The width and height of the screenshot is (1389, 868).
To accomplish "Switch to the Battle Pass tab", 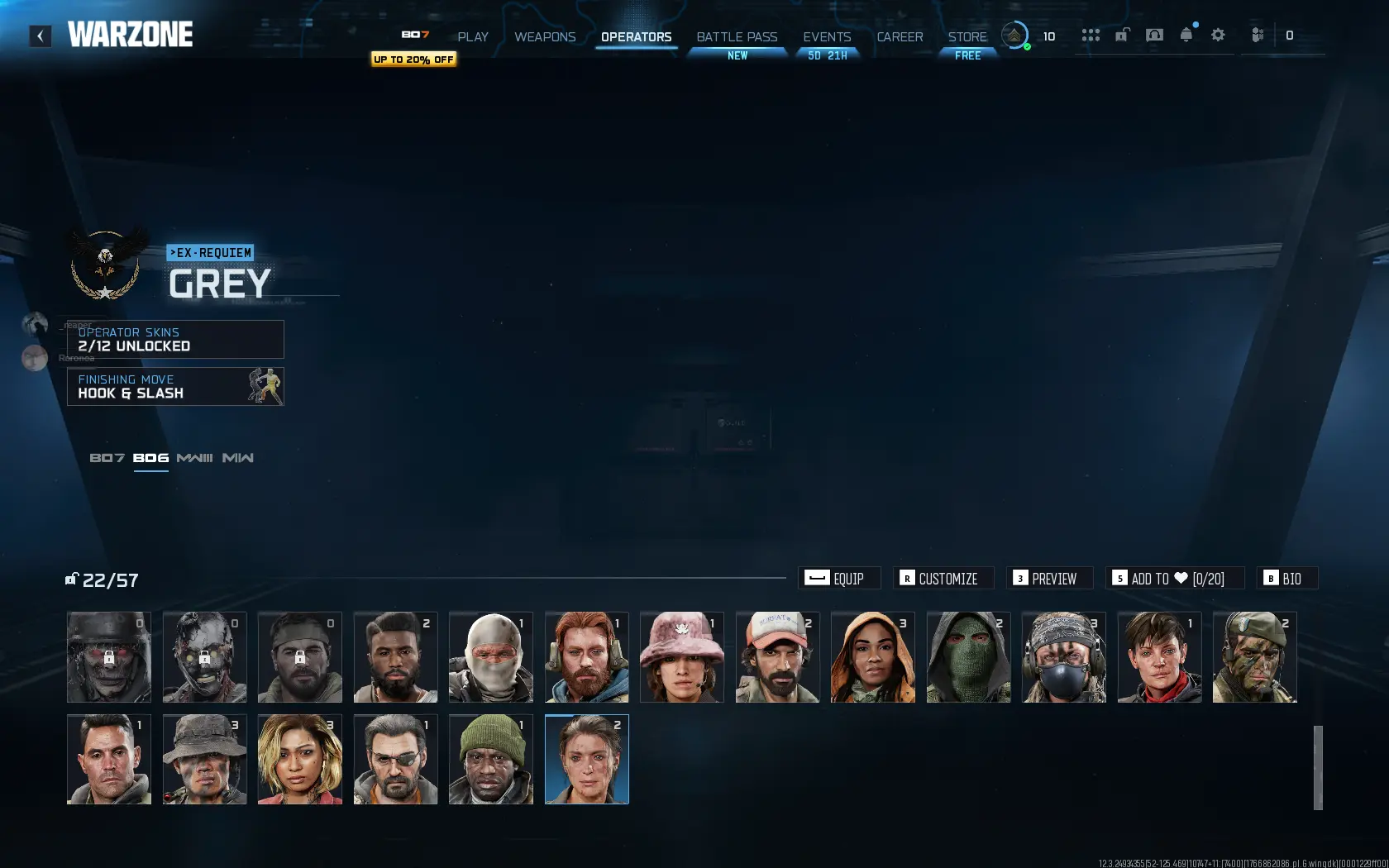I will pos(736,36).
